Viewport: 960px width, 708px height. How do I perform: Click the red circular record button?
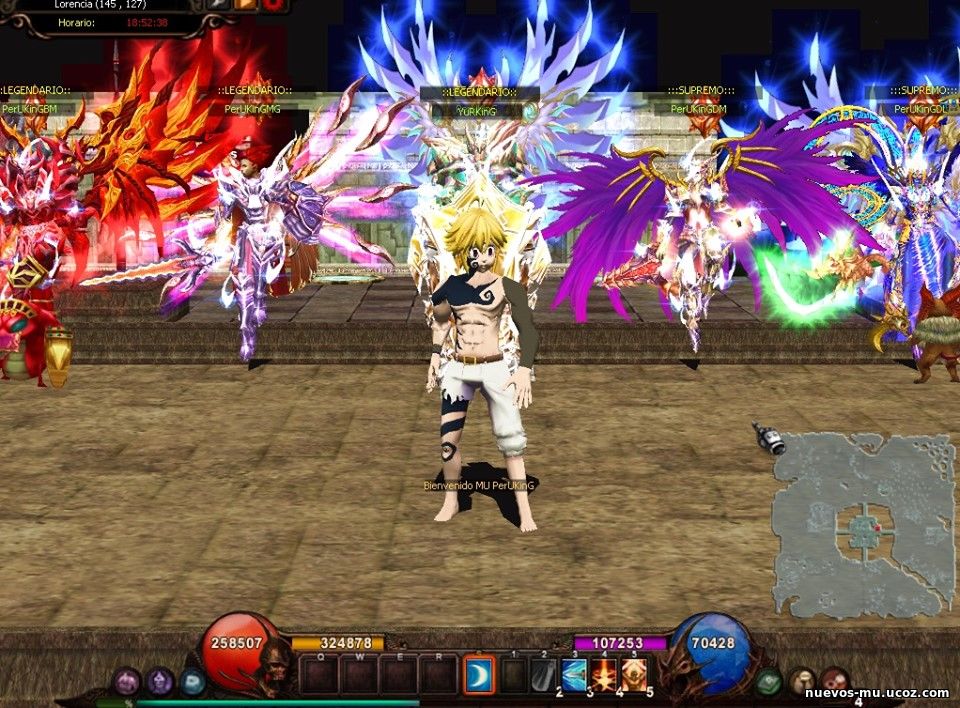(x=273, y=4)
